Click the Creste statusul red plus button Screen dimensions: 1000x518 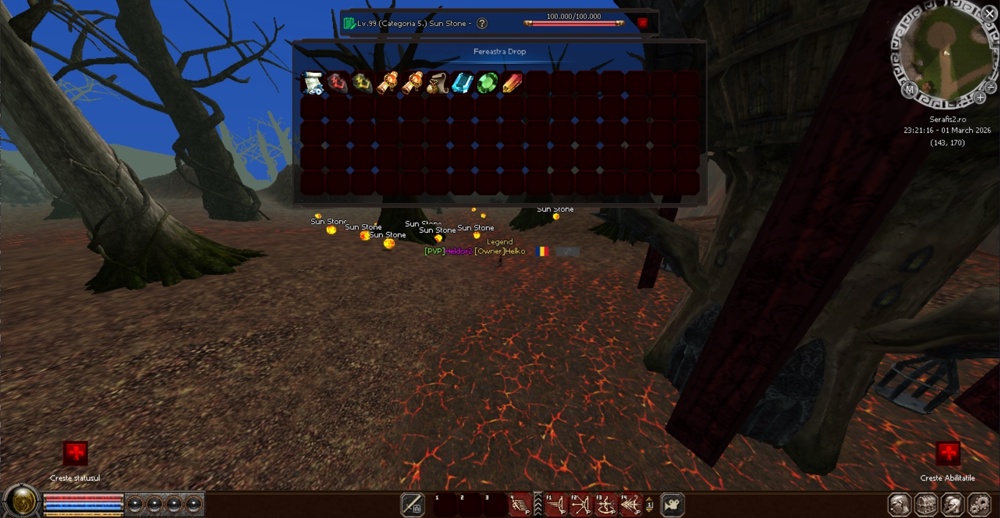point(75,454)
